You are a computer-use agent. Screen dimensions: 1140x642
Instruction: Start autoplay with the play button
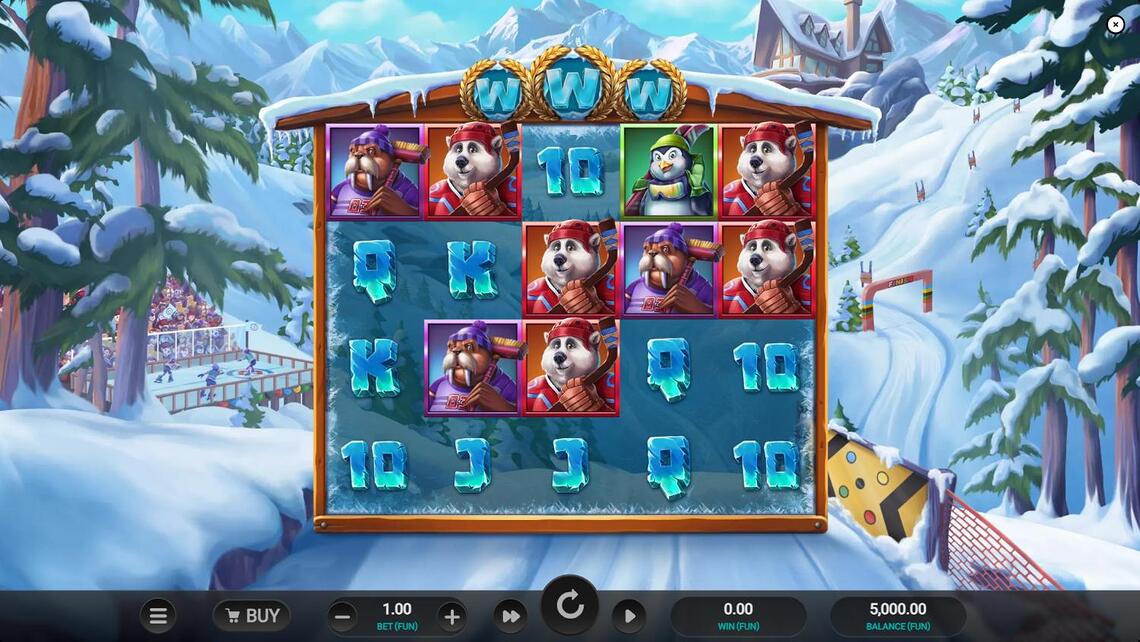point(629,616)
